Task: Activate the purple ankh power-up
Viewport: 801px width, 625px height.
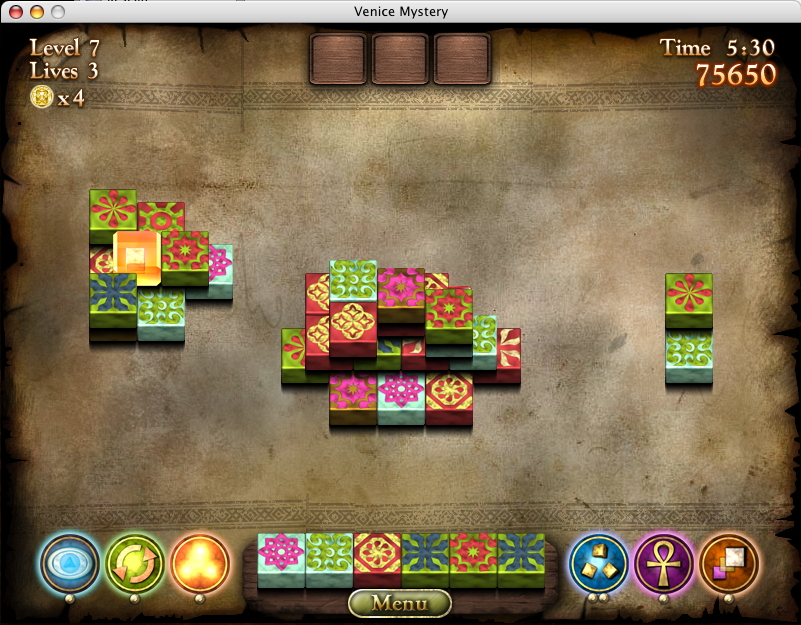Action: click(x=664, y=563)
